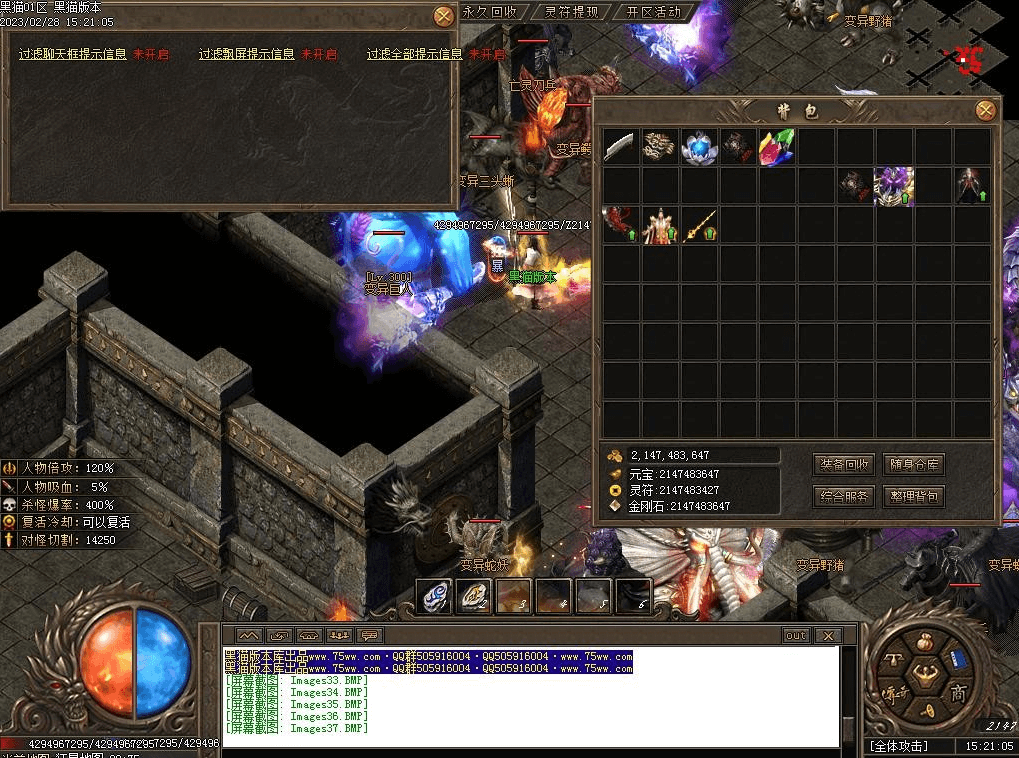Screen dimensions: 1019x758
Task: Toggle the 过滤全部提示信息 filter link
Action: coord(414,55)
